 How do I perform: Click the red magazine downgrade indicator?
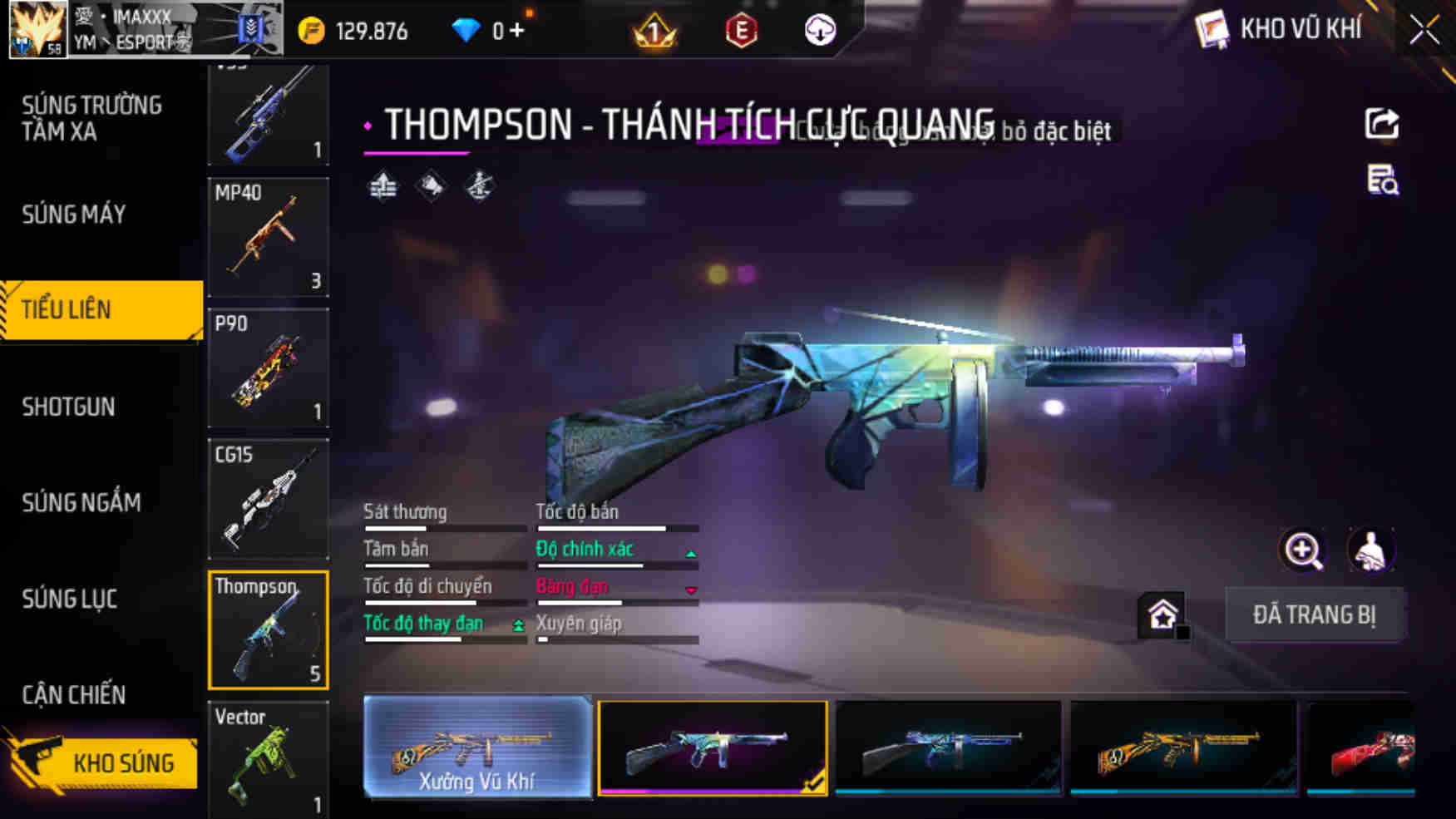pyautogui.click(x=690, y=590)
